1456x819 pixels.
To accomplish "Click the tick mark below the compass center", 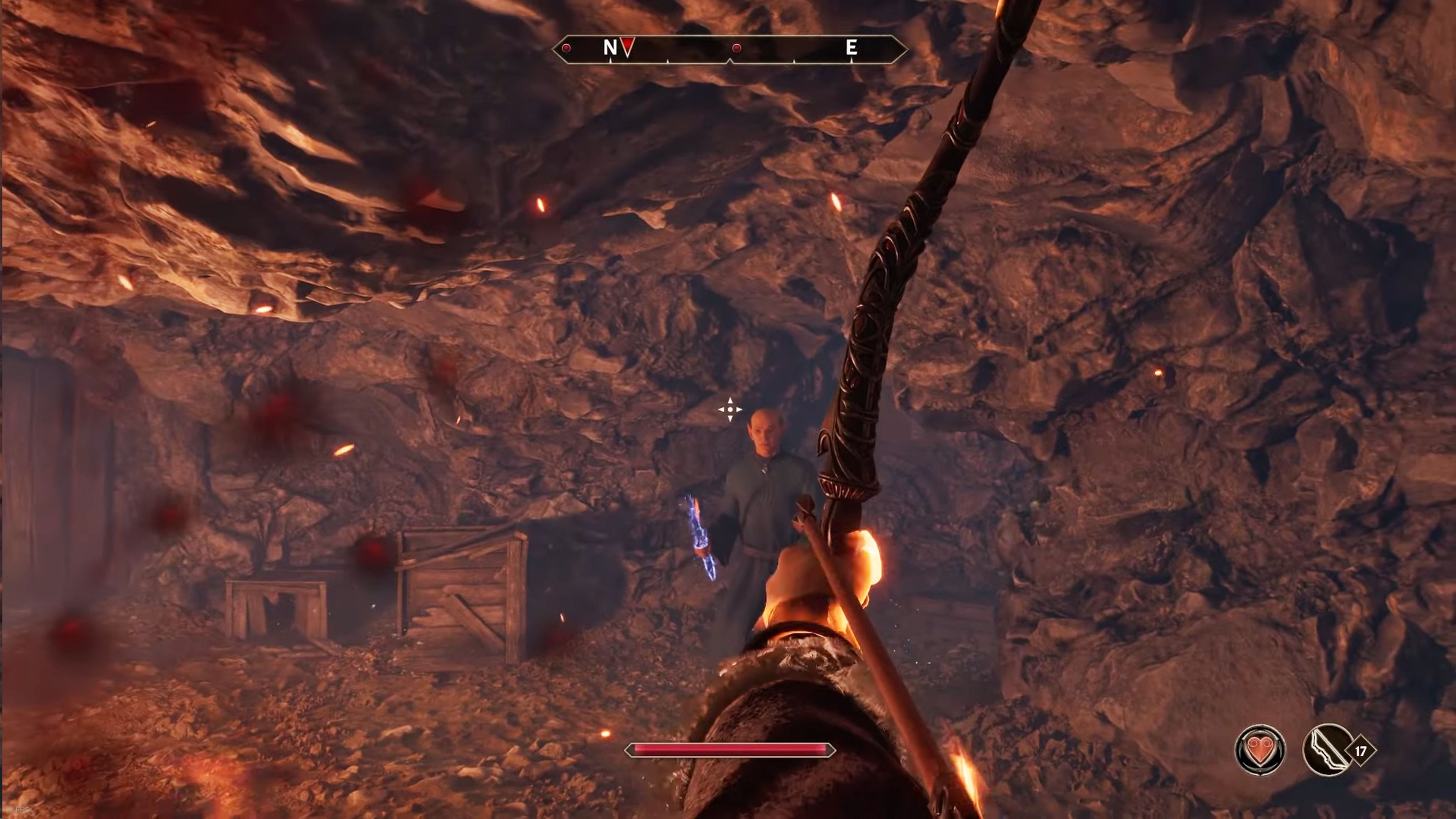I will [729, 62].
